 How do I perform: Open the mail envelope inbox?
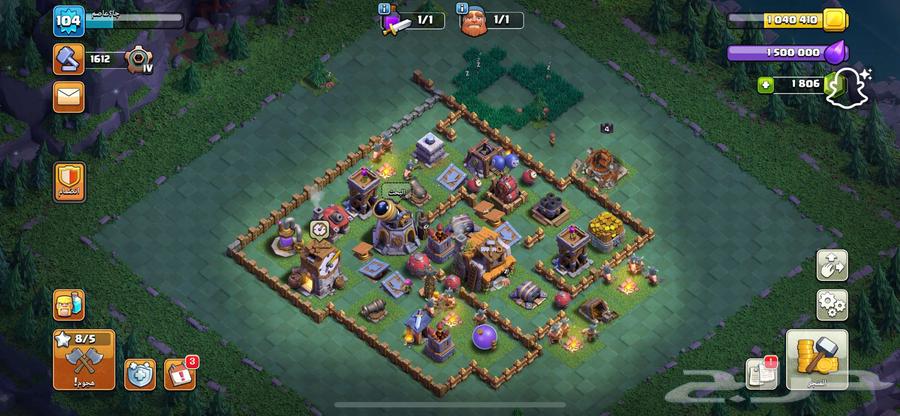(x=68, y=97)
